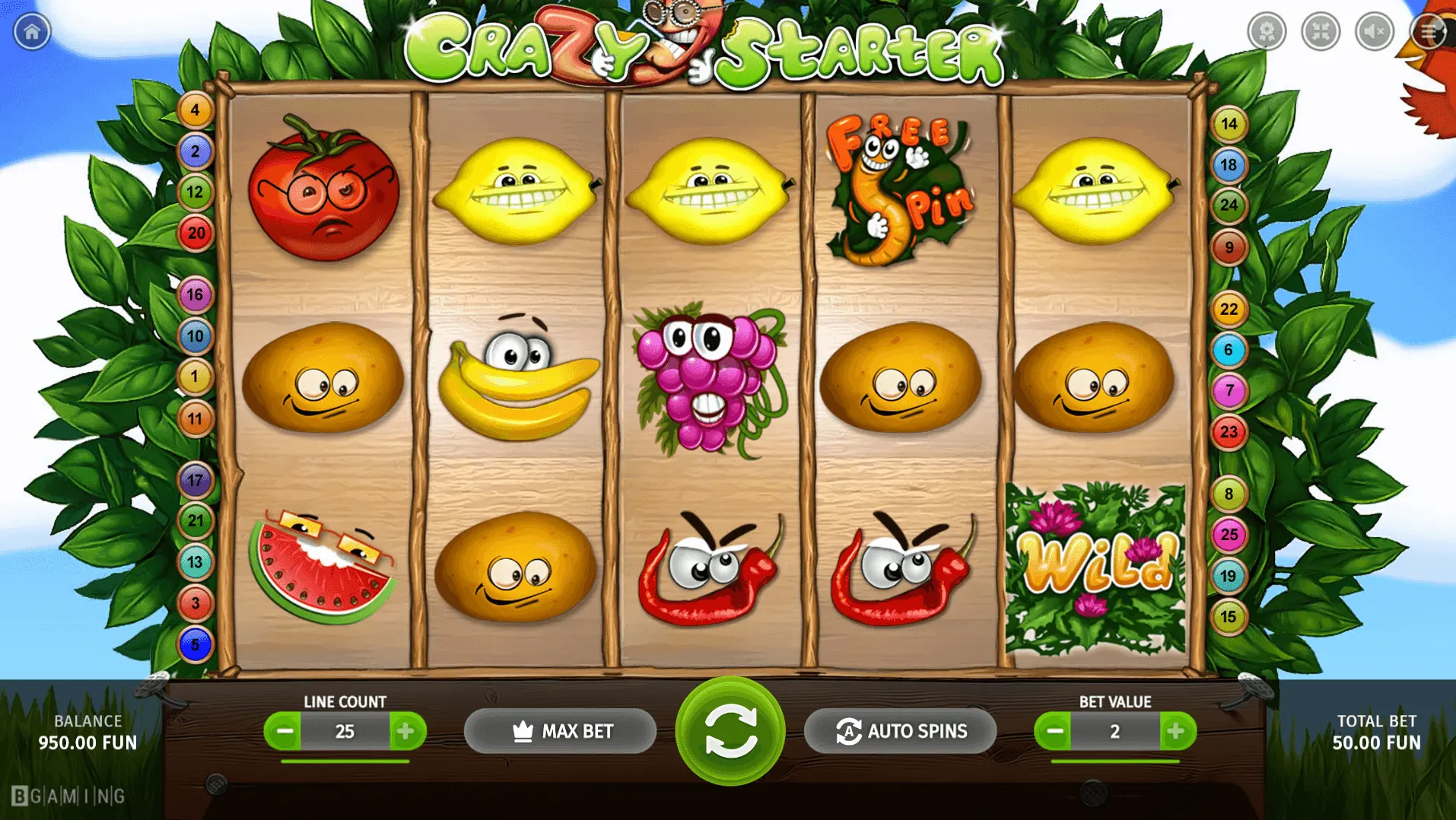Select payline marker number 9

pyautogui.click(x=1229, y=247)
